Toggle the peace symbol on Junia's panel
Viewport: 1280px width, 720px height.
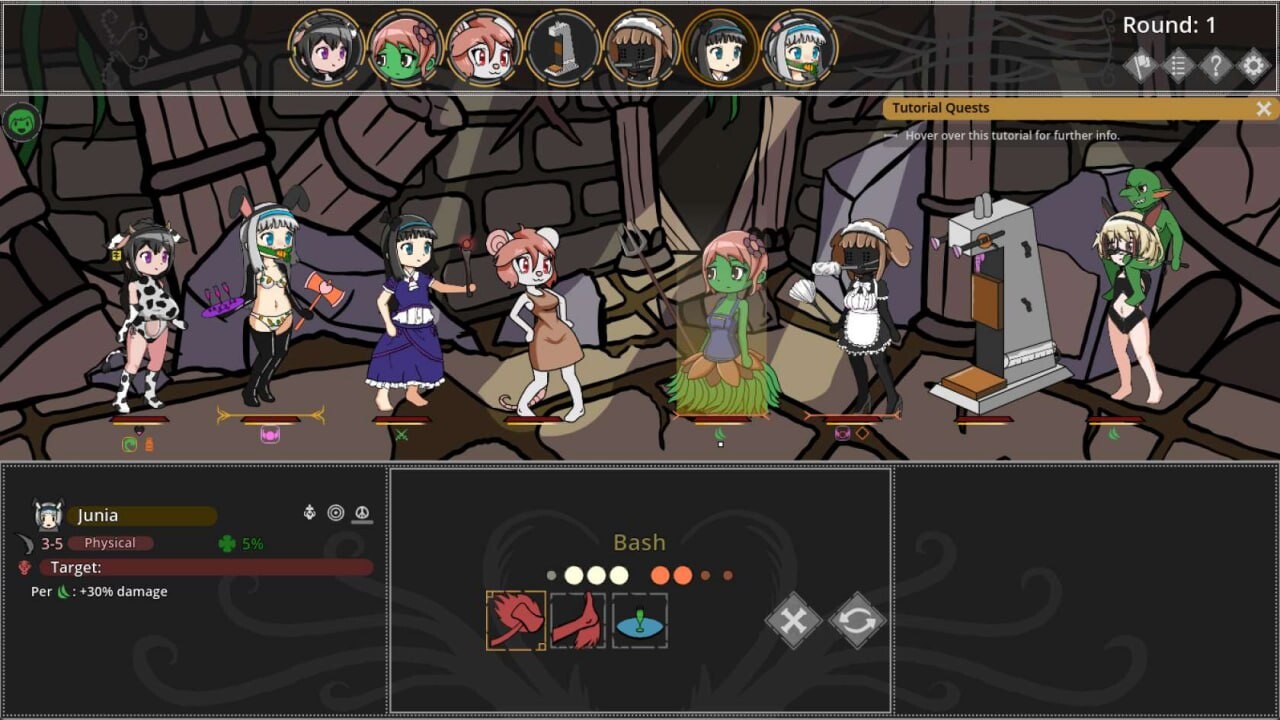click(x=363, y=512)
